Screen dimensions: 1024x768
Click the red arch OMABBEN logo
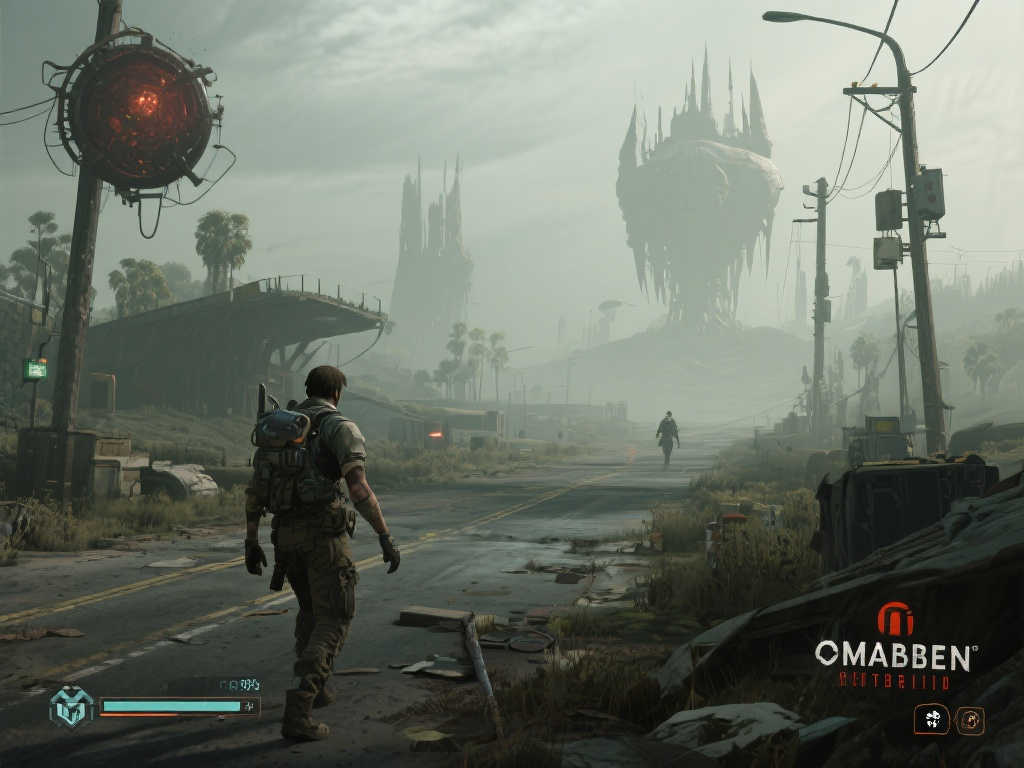tap(894, 619)
